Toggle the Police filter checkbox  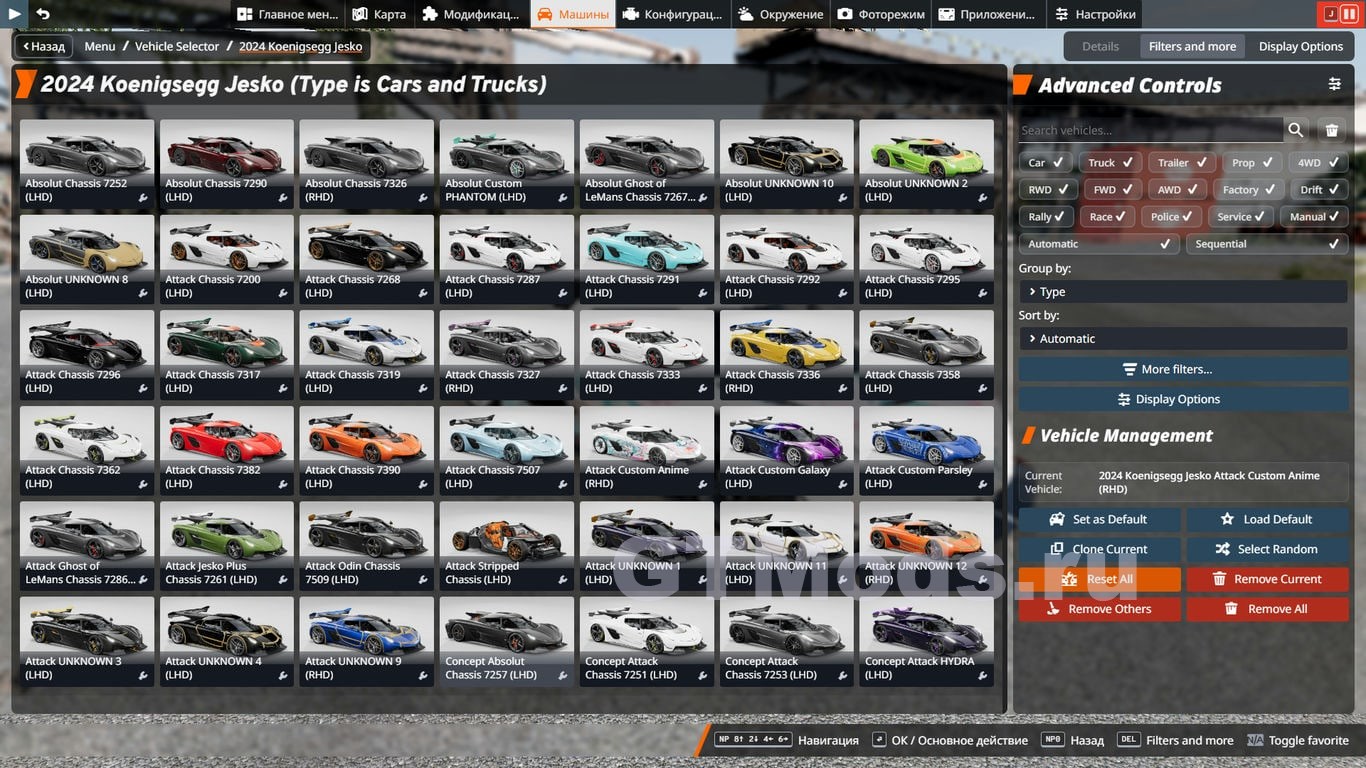pyautogui.click(x=1173, y=216)
